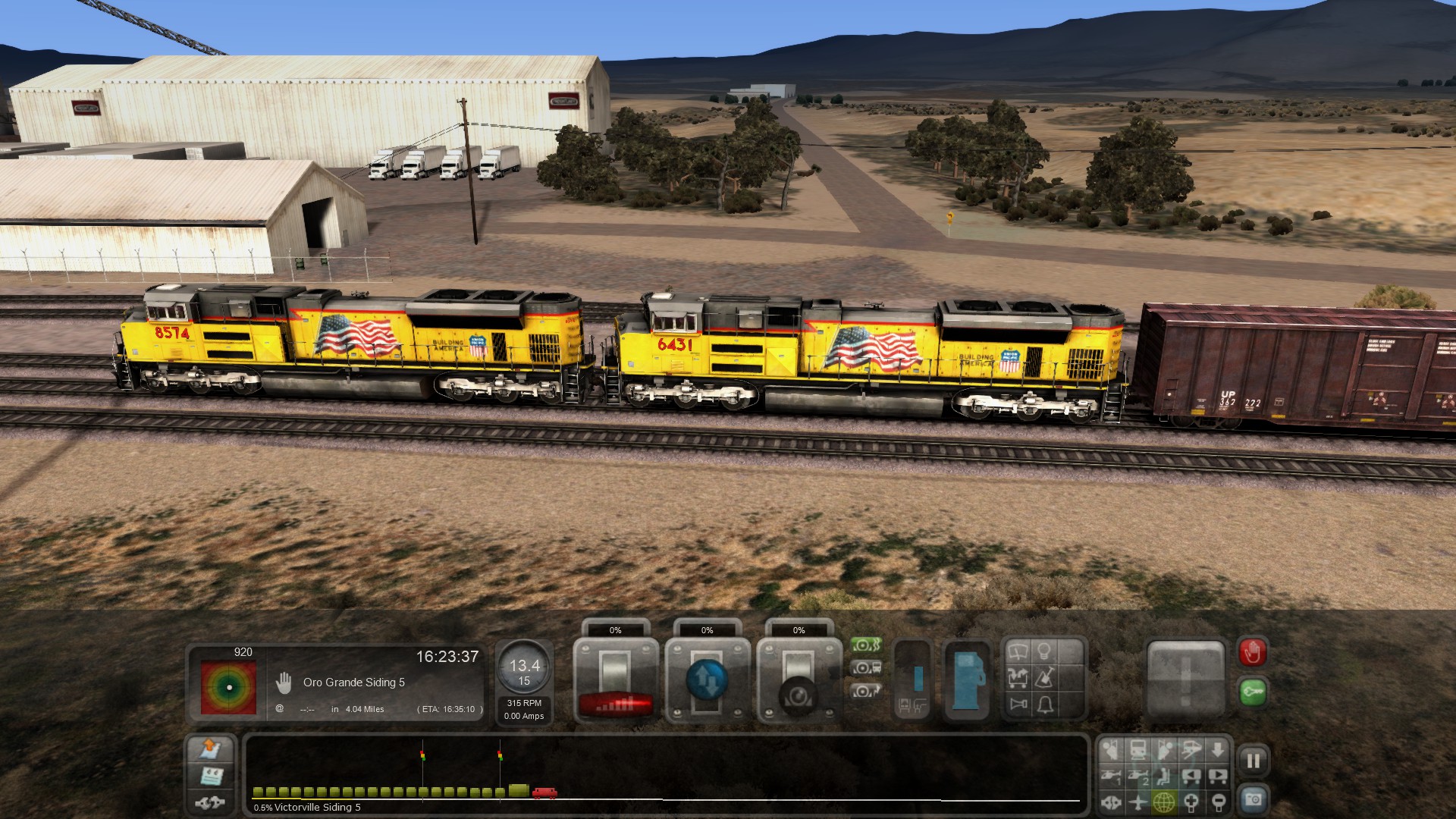
Task: Open the load/unload cargo control
Action: point(1018,677)
